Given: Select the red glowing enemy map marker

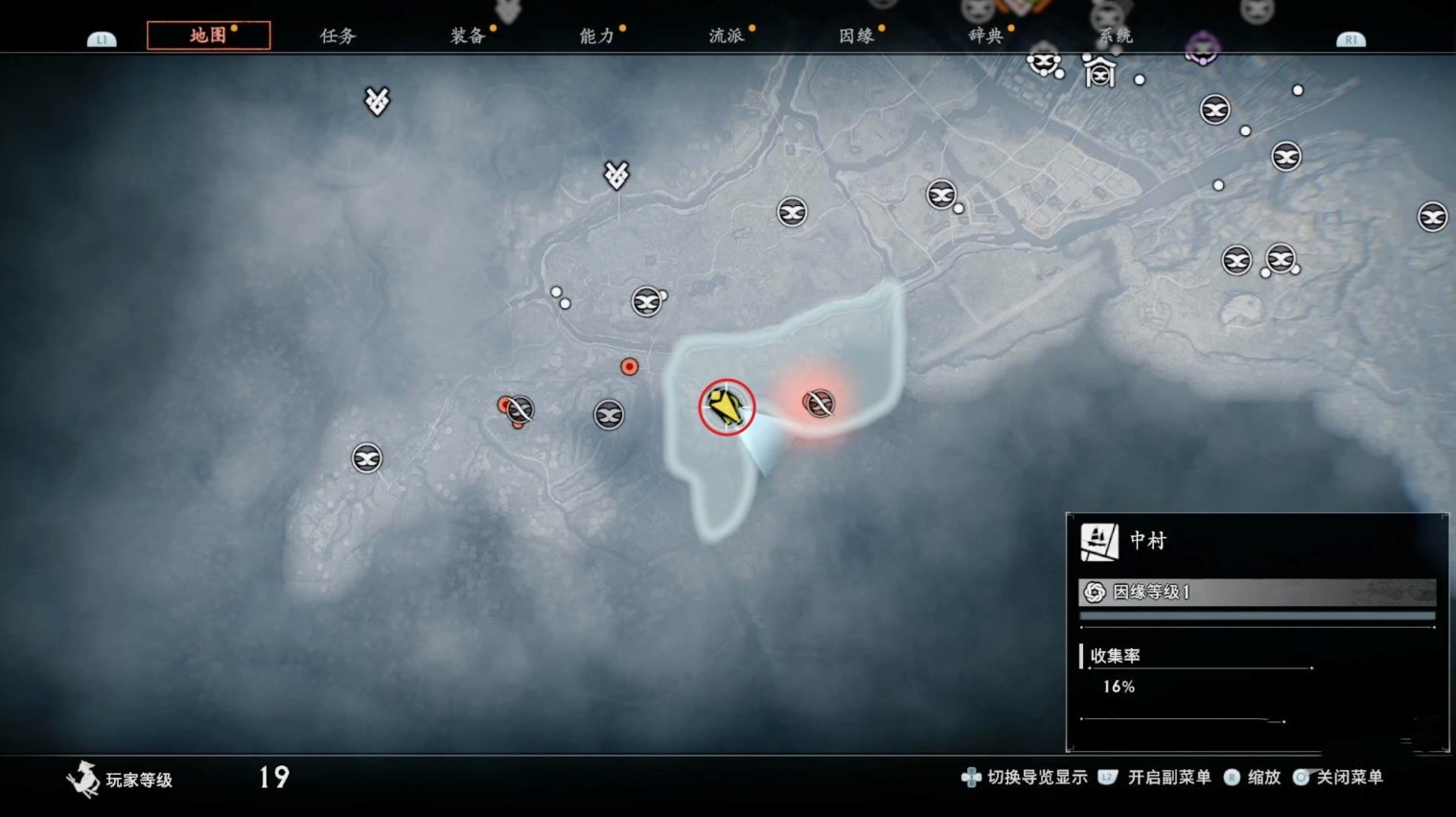Looking at the screenshot, I should [x=819, y=404].
